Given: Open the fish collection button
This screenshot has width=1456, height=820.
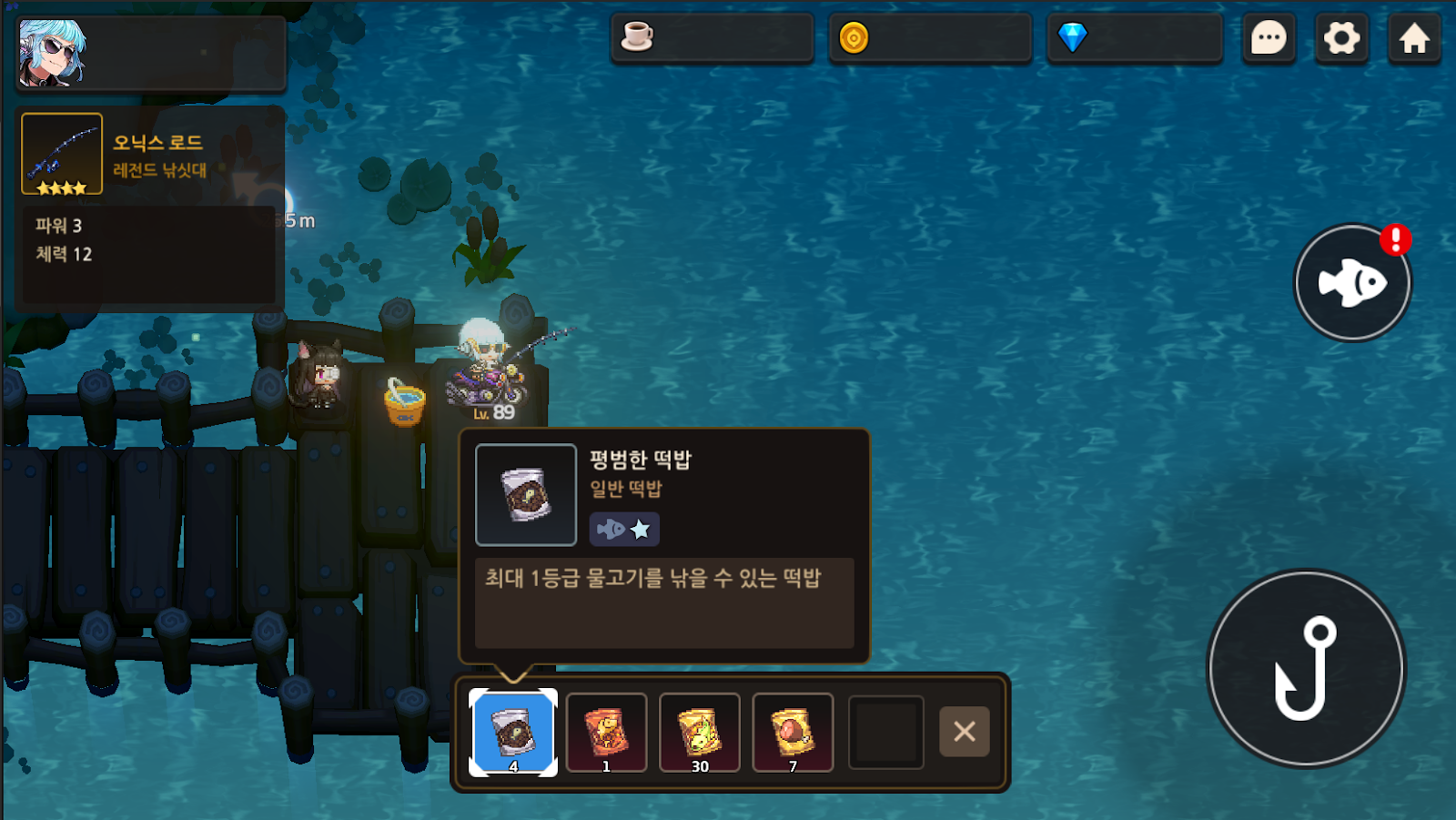Looking at the screenshot, I should tap(1352, 283).
